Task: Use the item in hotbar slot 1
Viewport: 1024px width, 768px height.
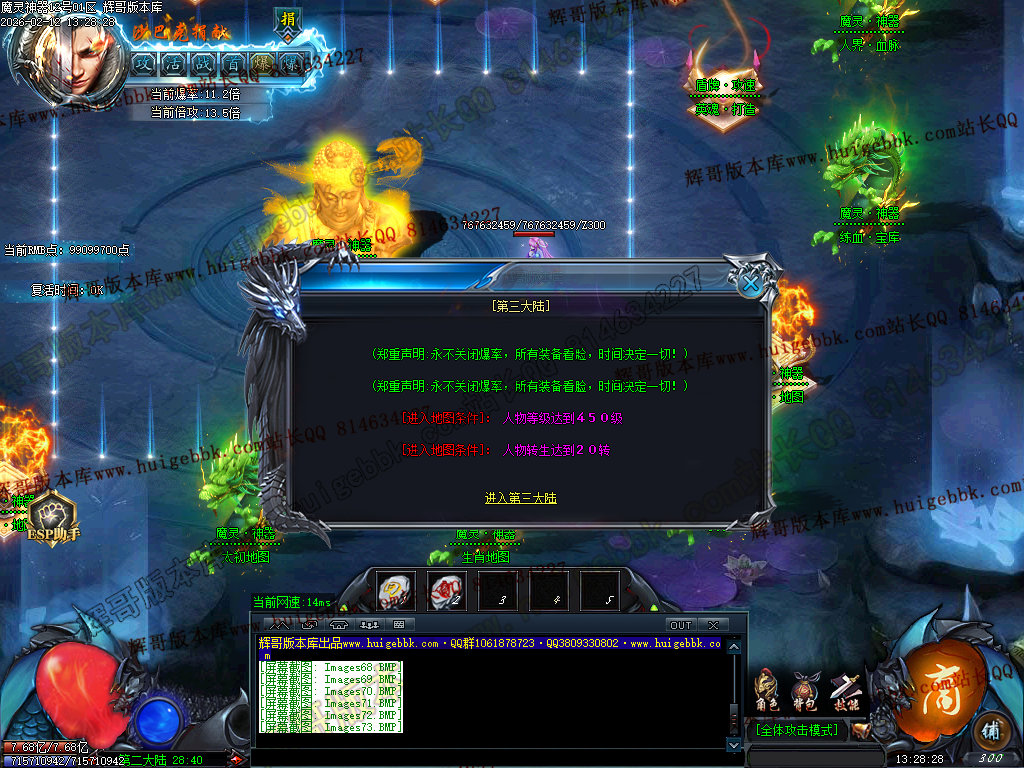Action: click(x=396, y=590)
